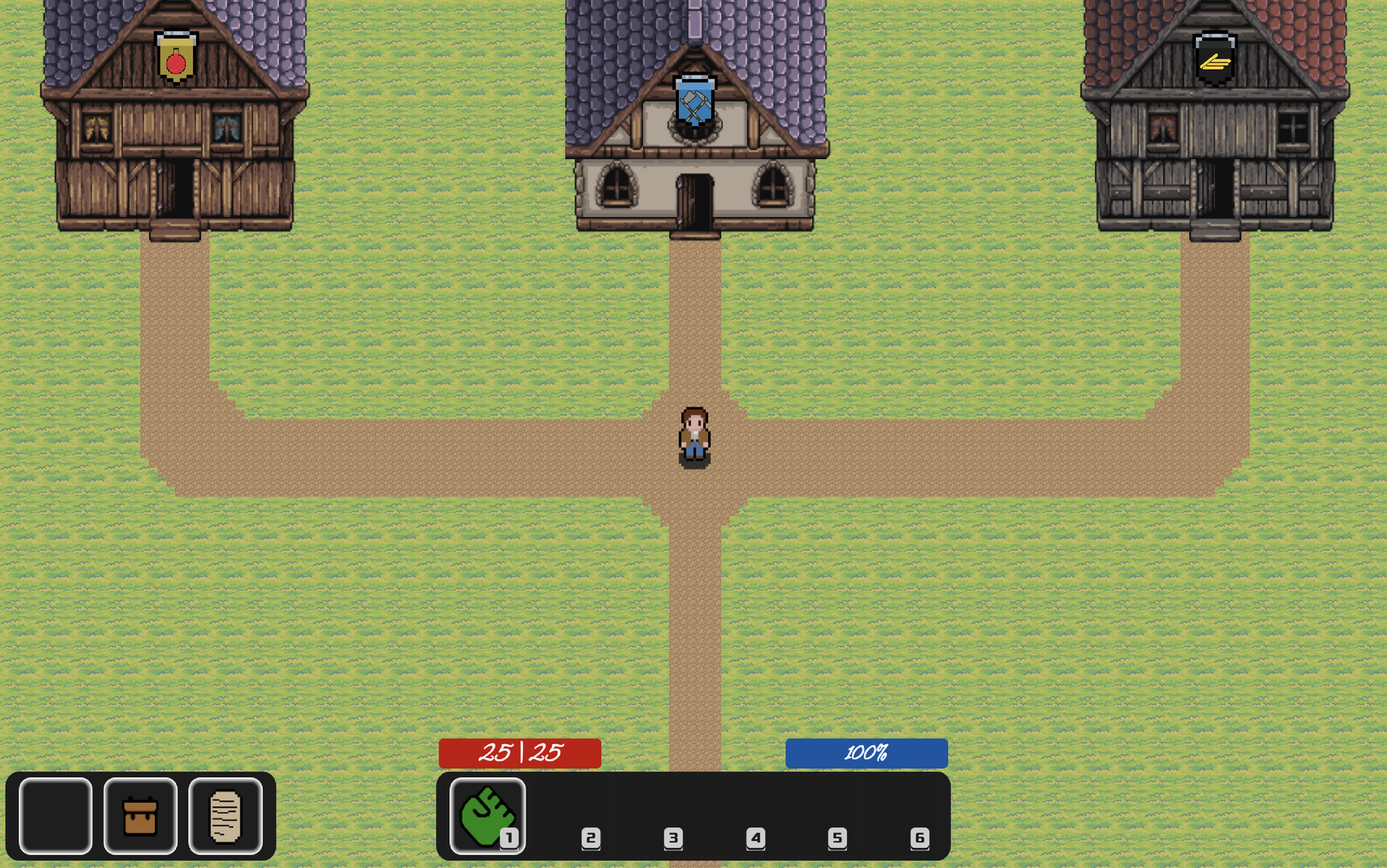
Task: Click the empty square slot left of the backpack
Action: coord(54,815)
